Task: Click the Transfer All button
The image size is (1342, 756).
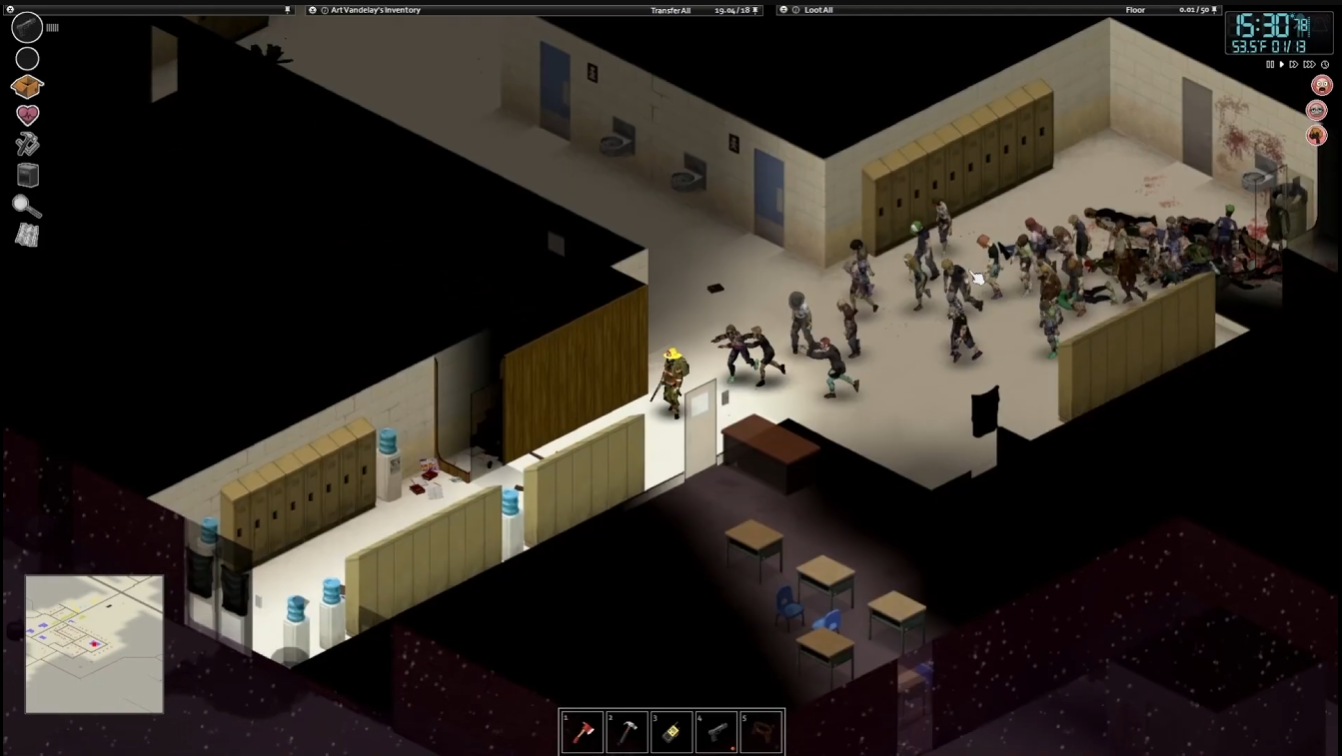Action: (670, 10)
